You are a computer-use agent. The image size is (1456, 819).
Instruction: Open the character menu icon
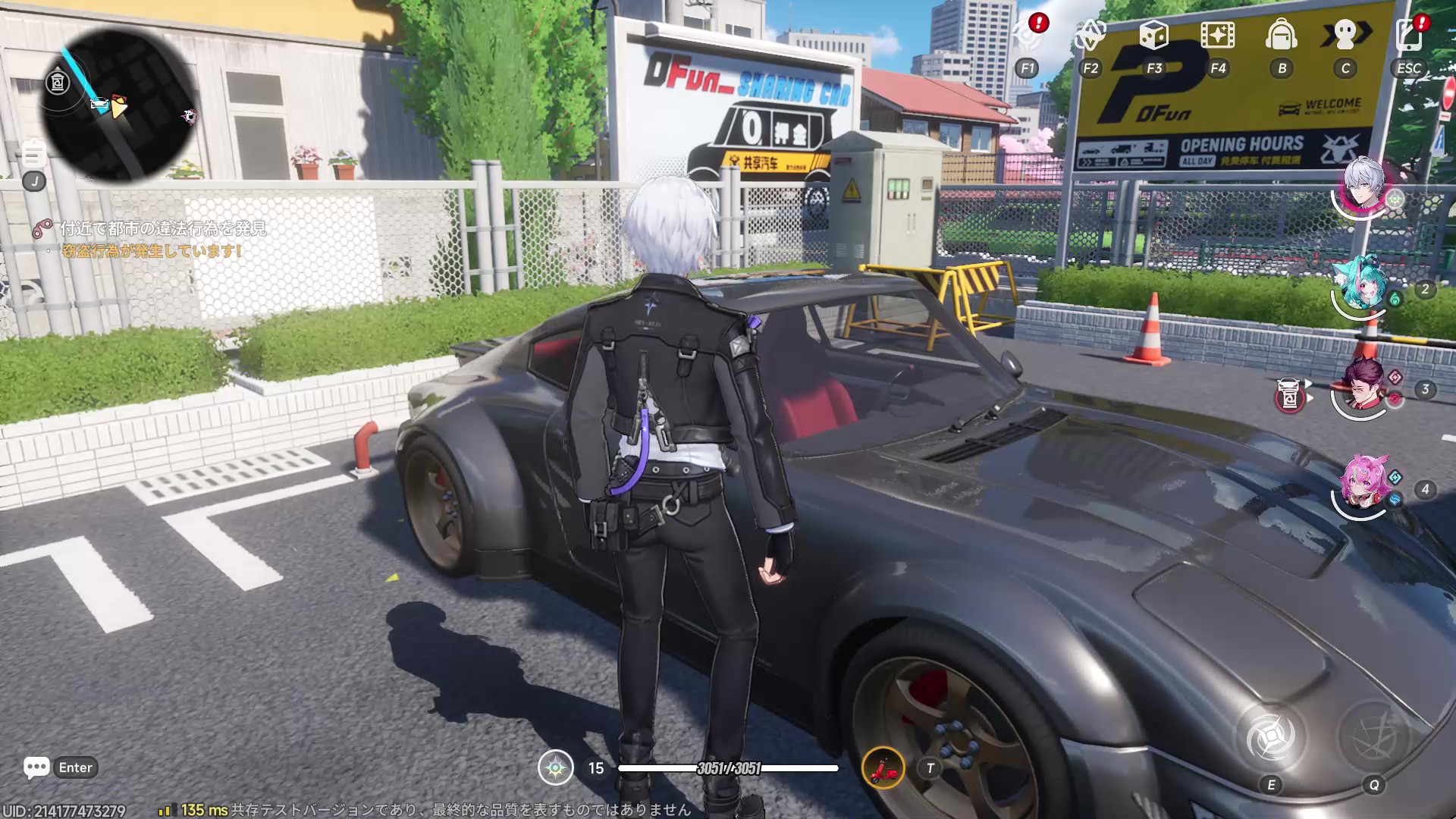pos(1345,35)
